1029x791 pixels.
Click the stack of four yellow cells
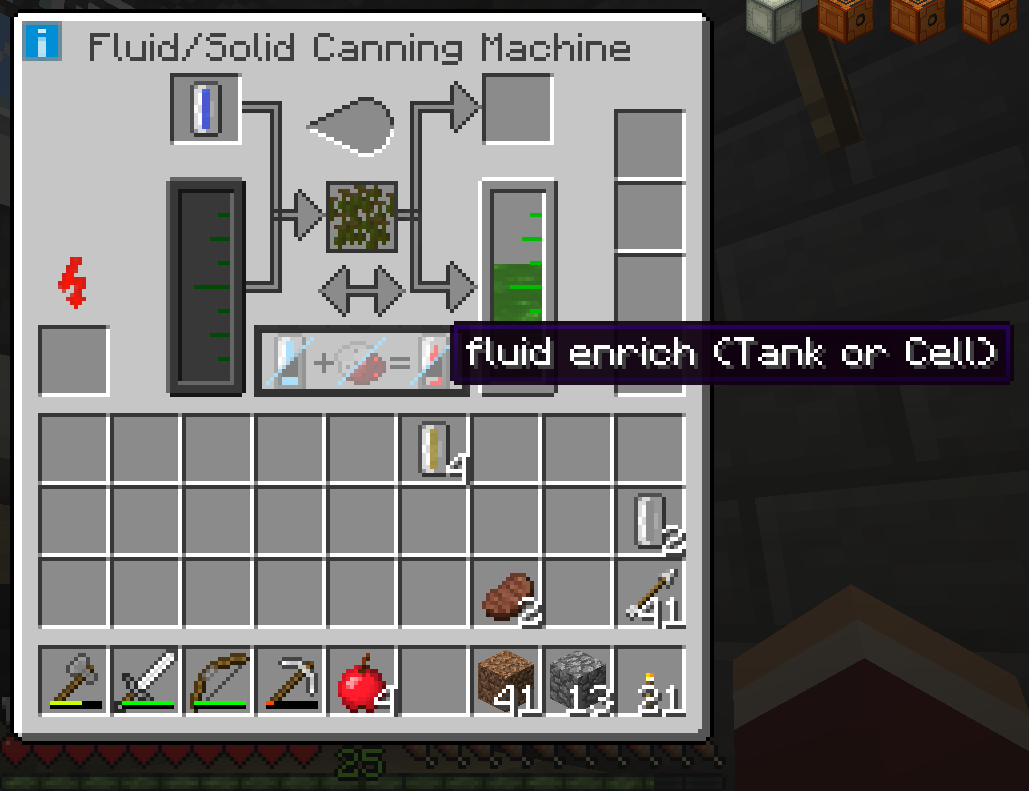[x=435, y=449]
